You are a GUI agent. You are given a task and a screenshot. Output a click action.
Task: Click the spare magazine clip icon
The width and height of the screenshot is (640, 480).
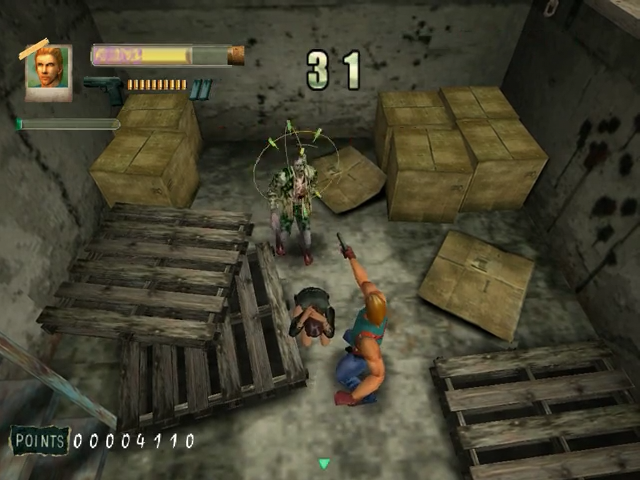(201, 89)
